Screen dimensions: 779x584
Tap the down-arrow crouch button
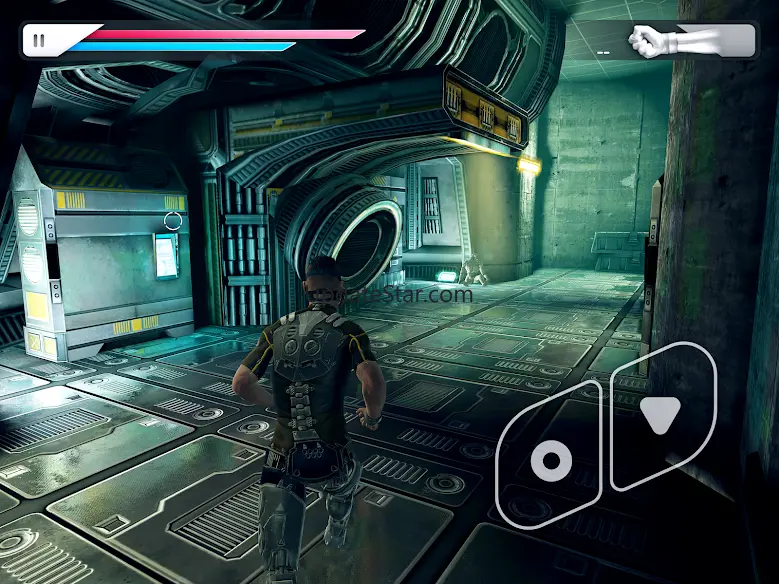(661, 414)
